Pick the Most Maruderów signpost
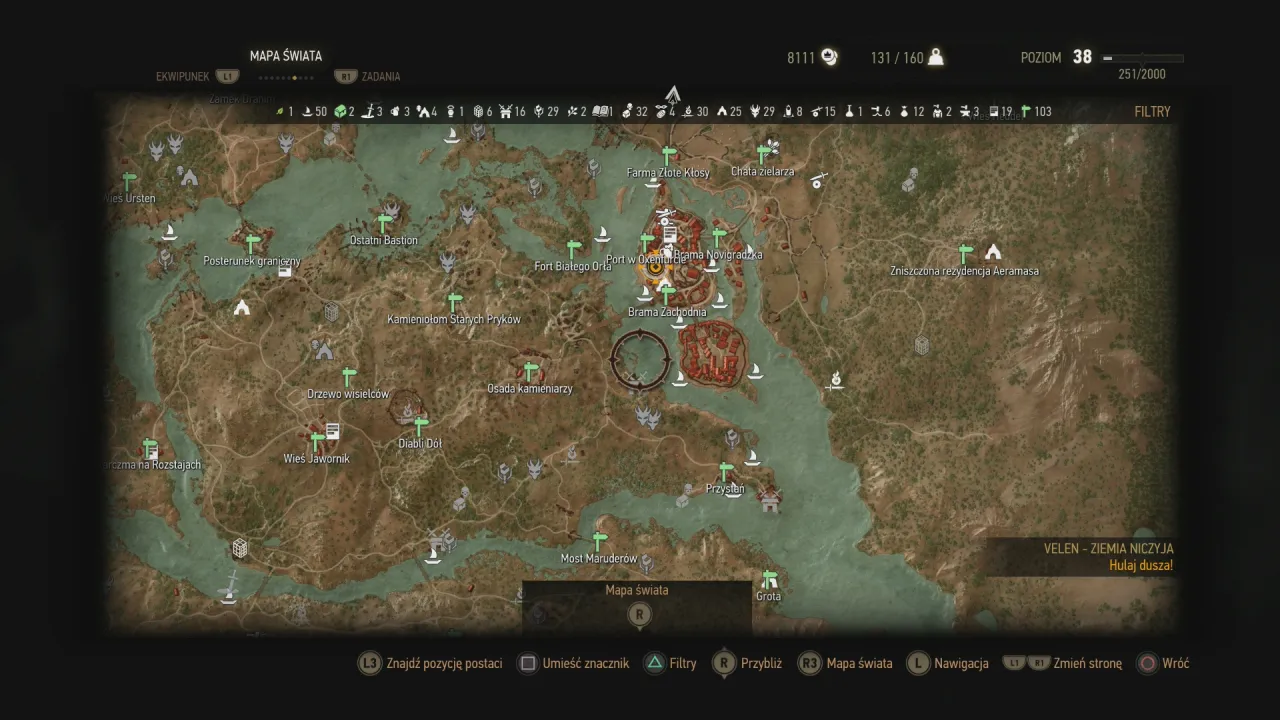 point(599,541)
